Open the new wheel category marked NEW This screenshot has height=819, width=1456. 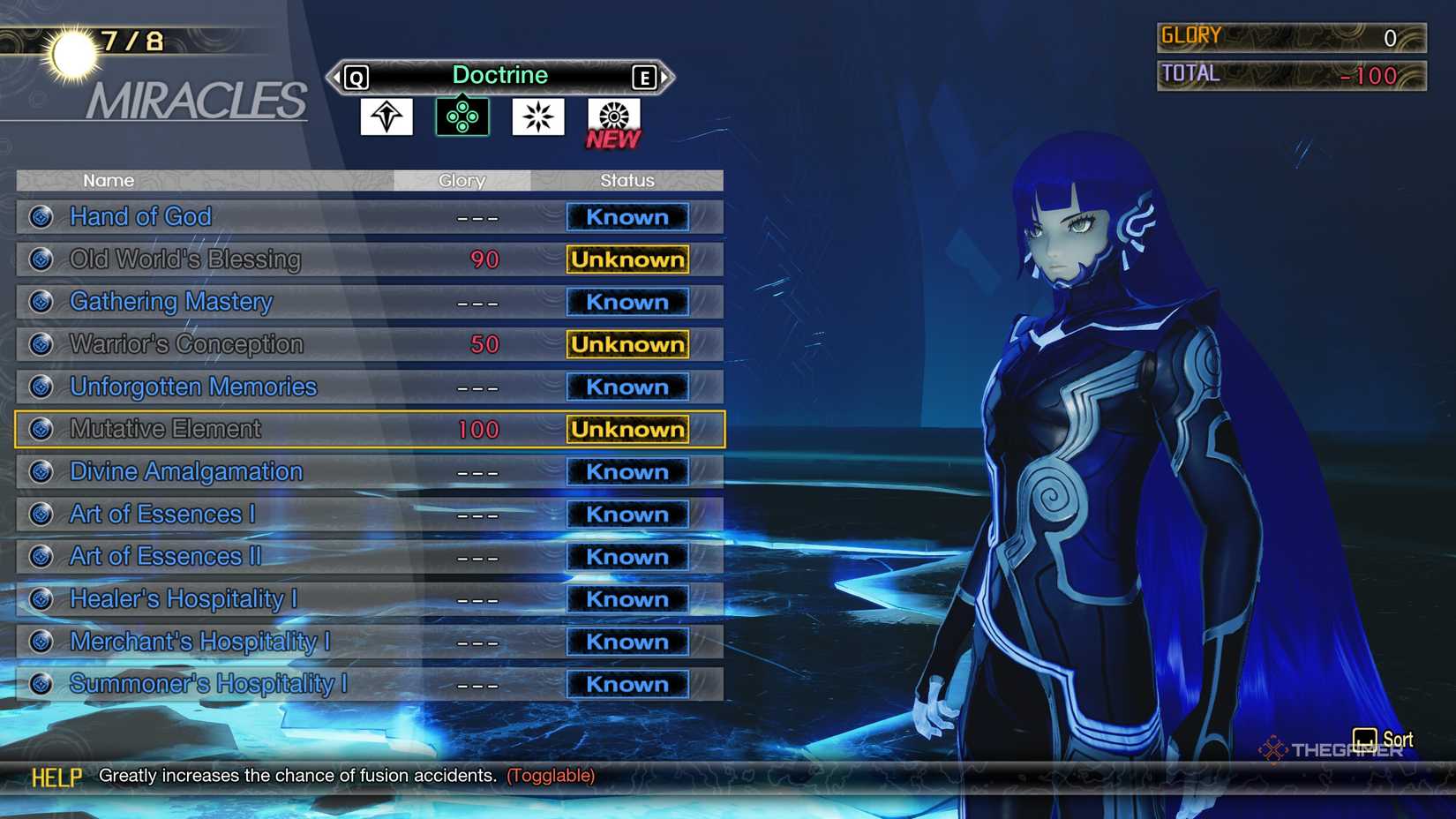tap(612, 116)
